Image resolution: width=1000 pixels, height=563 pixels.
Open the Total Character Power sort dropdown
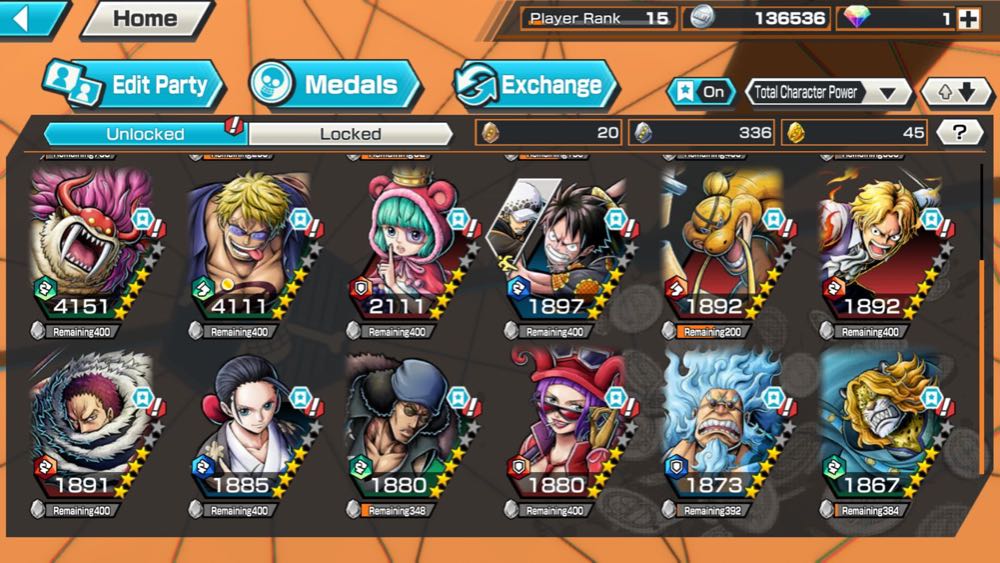(x=827, y=93)
